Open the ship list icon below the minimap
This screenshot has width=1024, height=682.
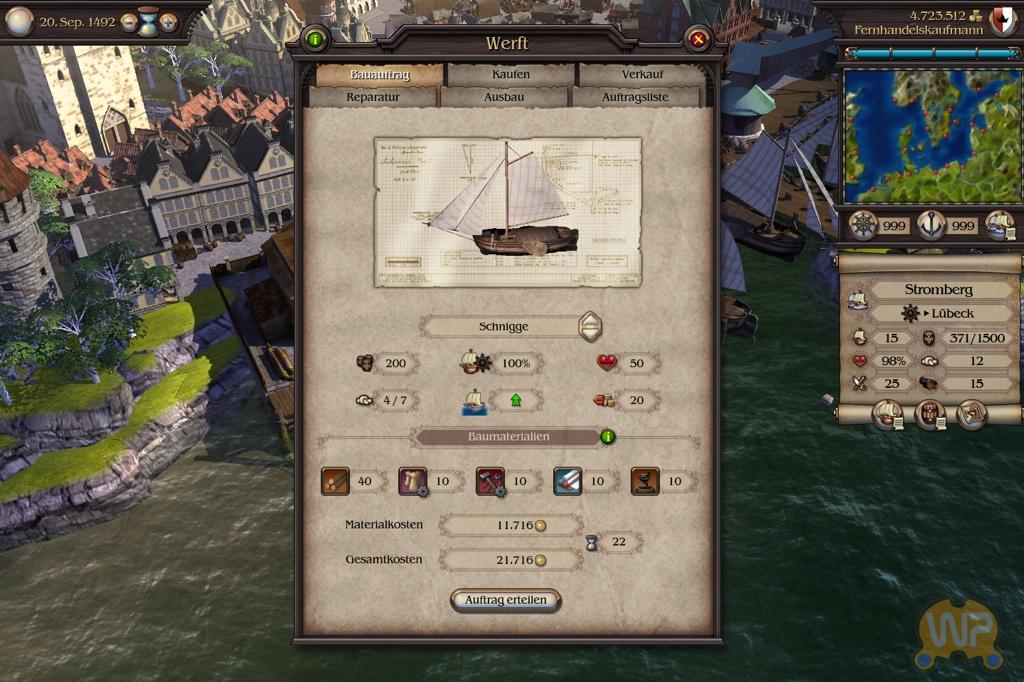point(999,225)
